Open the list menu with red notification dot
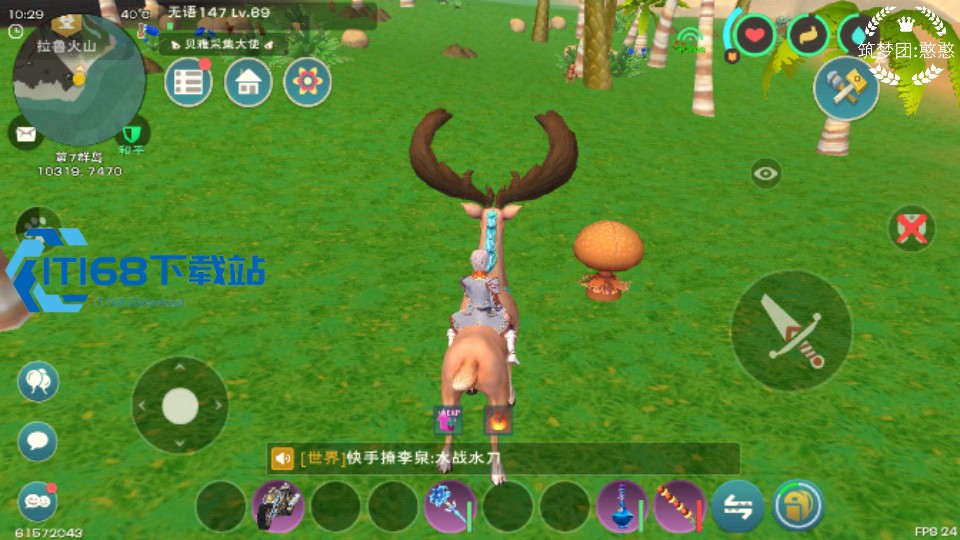This screenshot has width=960, height=540. (188, 83)
